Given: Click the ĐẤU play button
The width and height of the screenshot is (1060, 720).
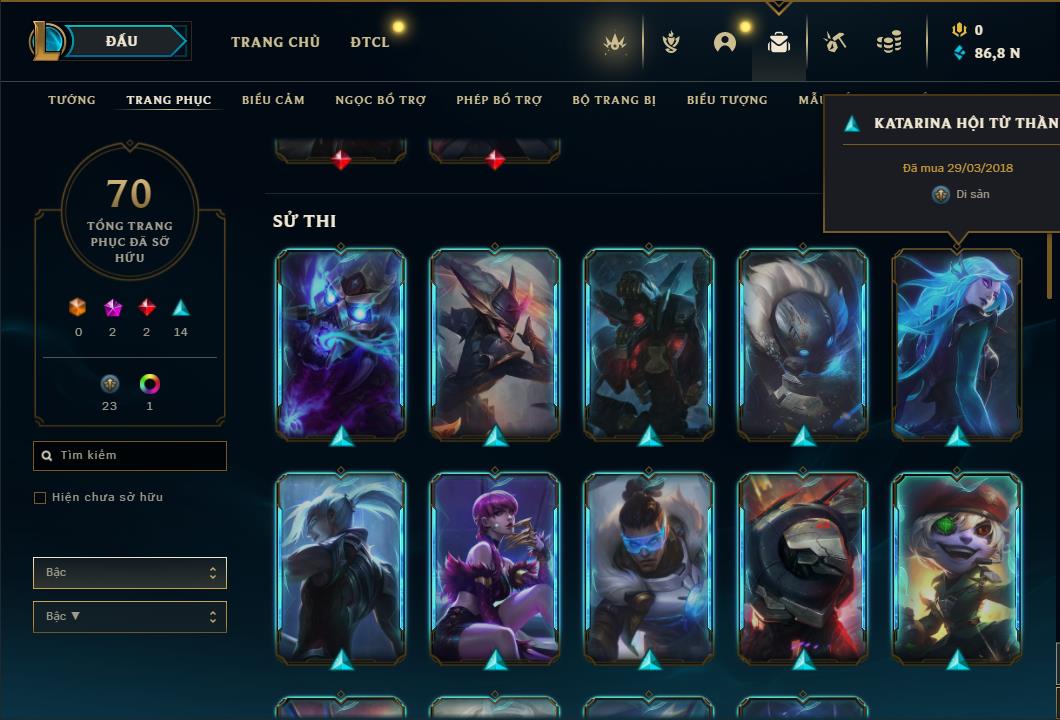Looking at the screenshot, I should 122,41.
